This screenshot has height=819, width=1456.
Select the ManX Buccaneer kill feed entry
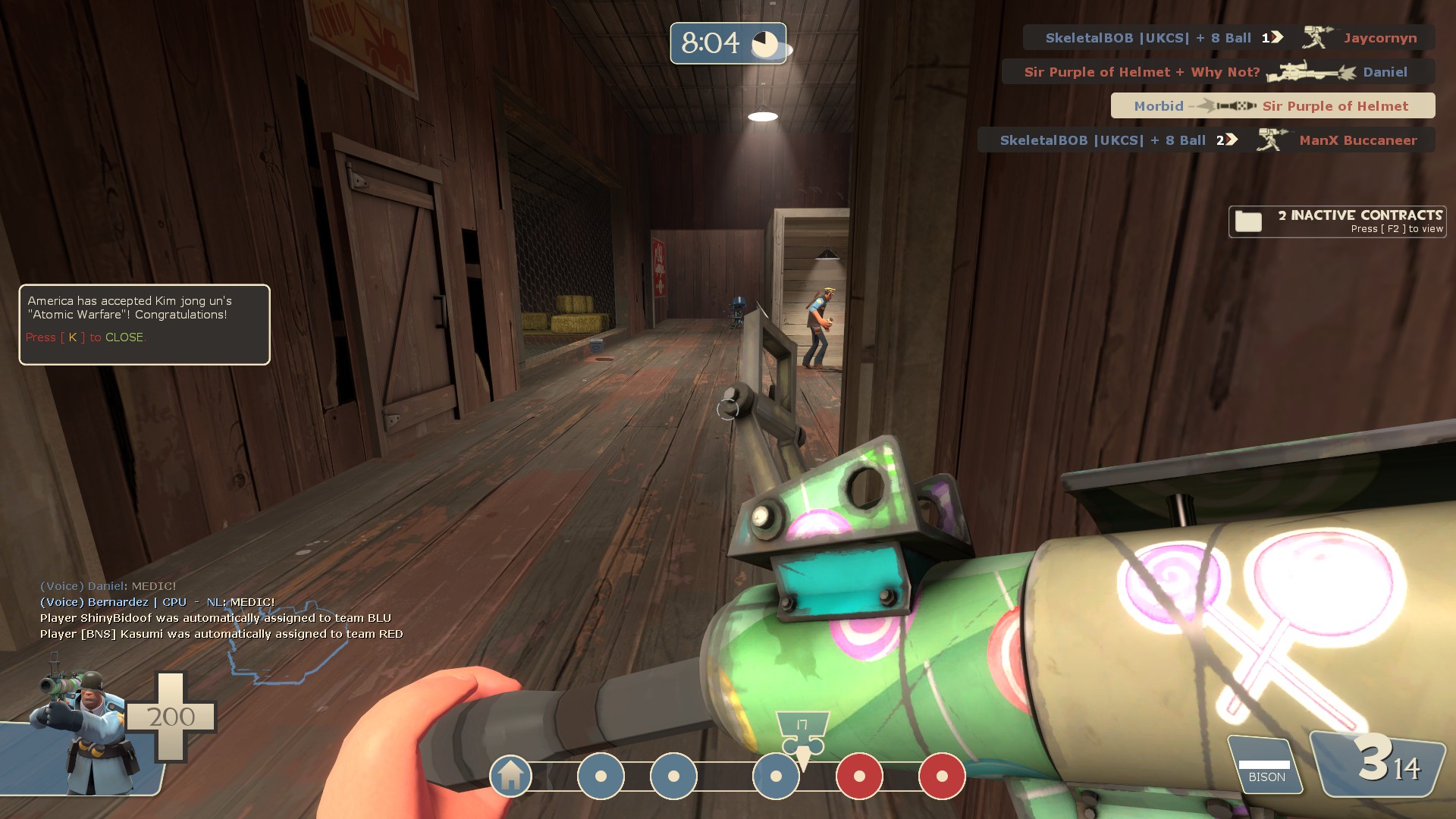click(x=1206, y=140)
